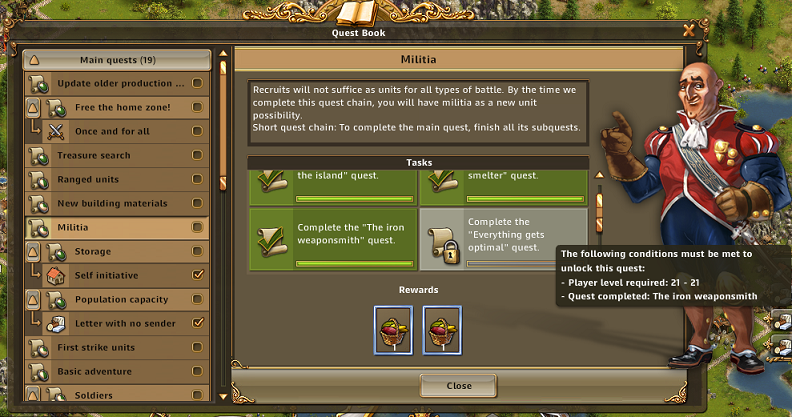The image size is (792, 417).
Task: Close the Quest Book window
Action: (x=459, y=386)
